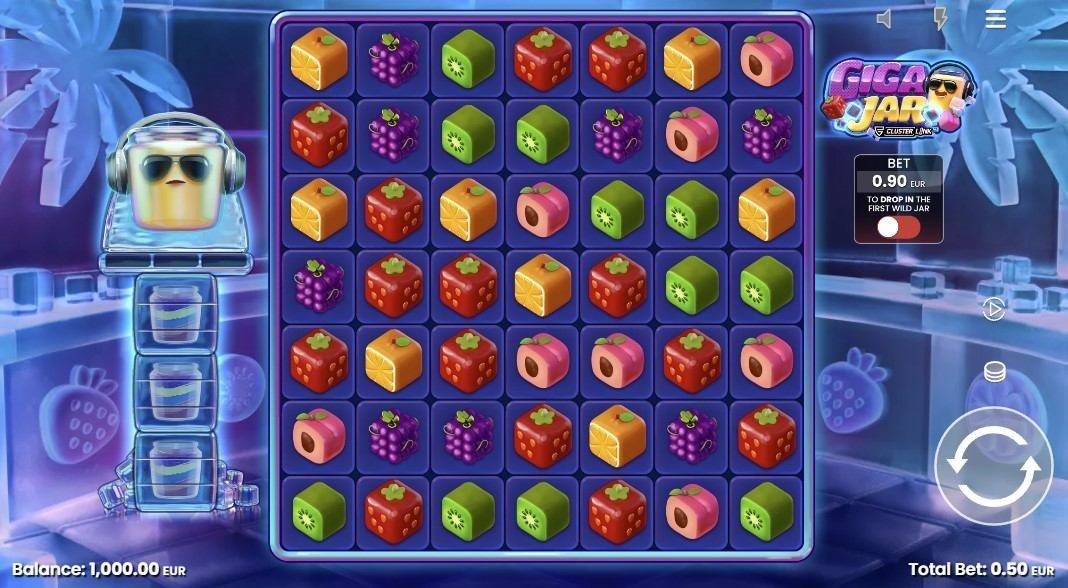
Task: Spin the reels with the circular arrows button
Action: coord(993,467)
